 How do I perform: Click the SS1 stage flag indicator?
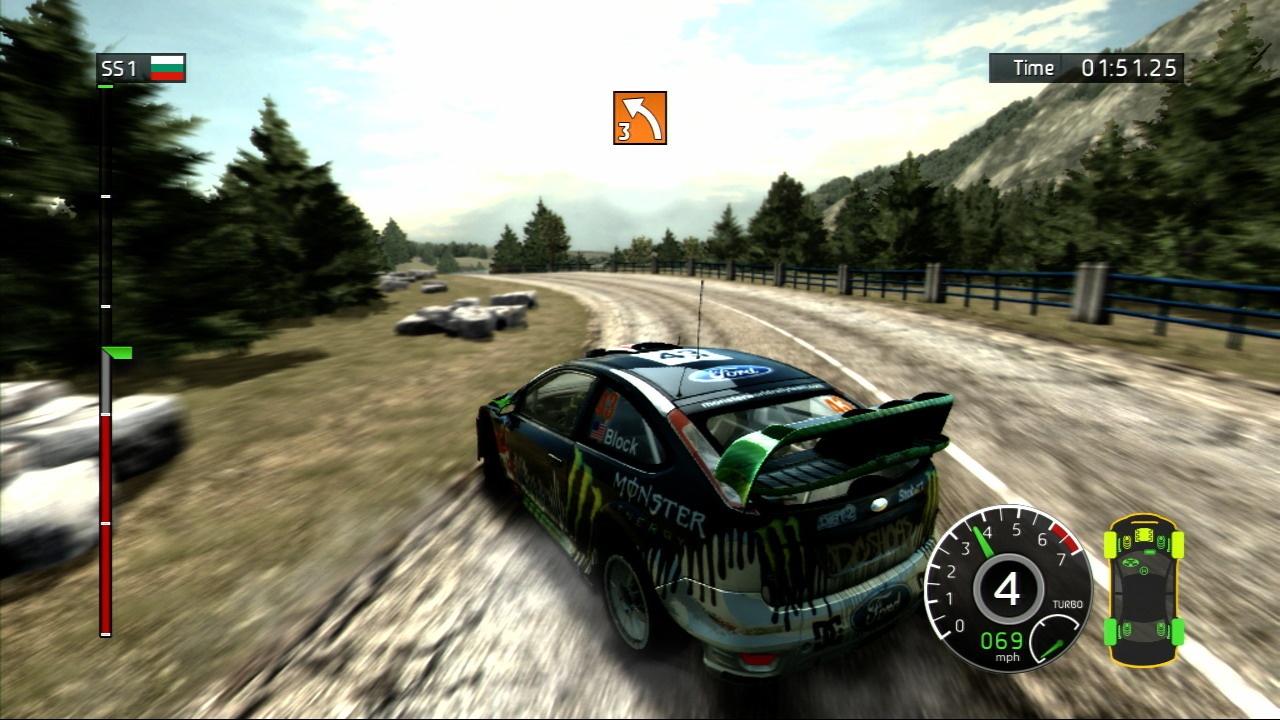167,68
